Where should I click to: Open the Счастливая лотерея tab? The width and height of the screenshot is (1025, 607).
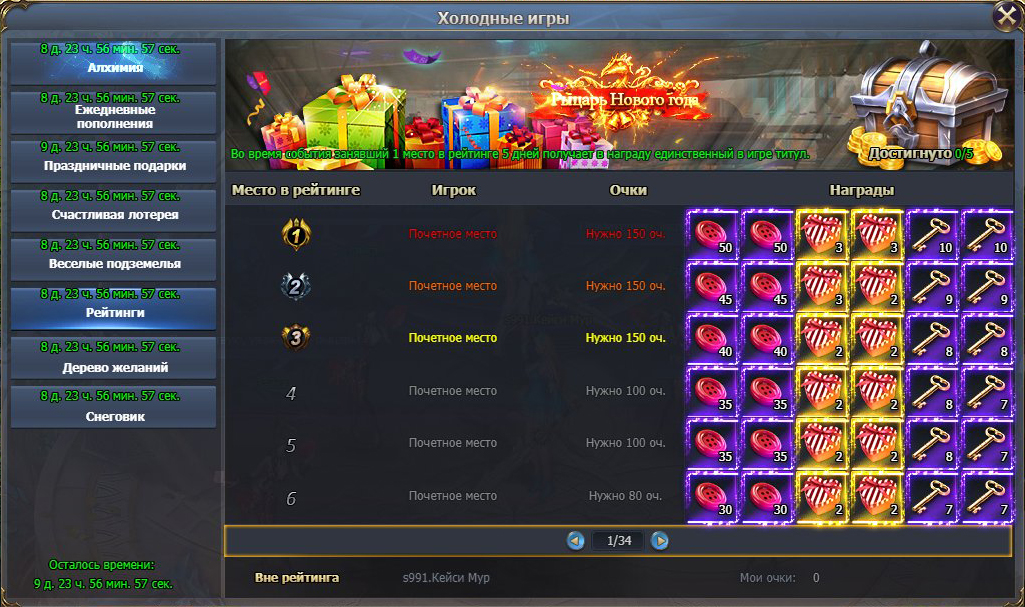coord(114,209)
